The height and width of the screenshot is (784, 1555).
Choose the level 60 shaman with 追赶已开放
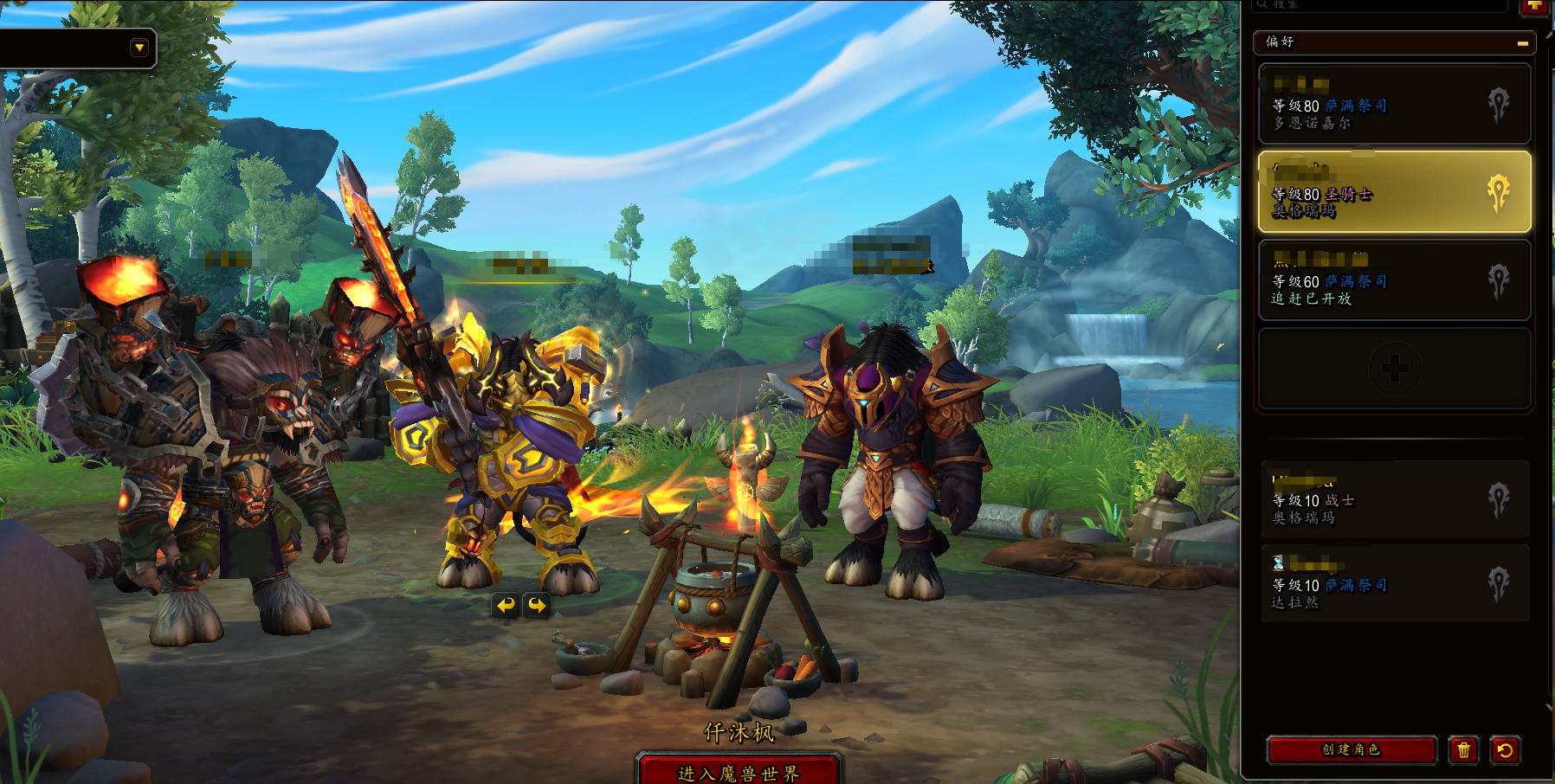[1394, 281]
